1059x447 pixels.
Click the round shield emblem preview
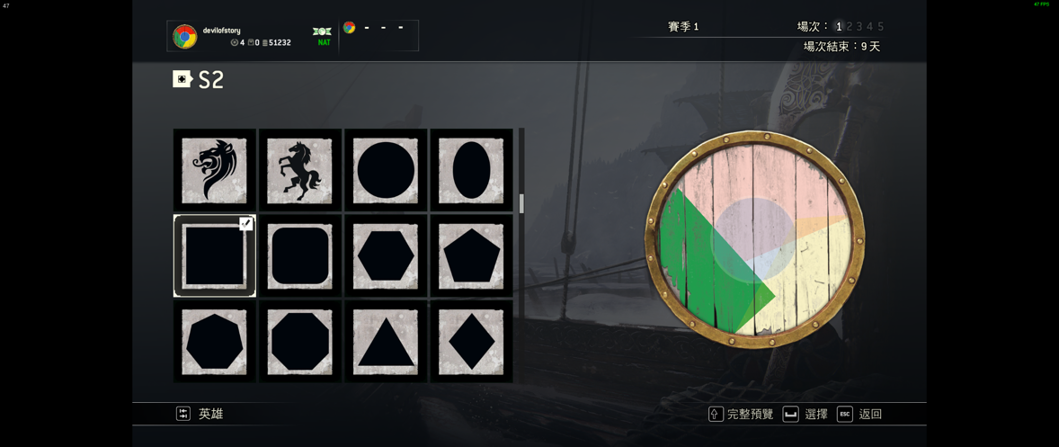coord(754,240)
